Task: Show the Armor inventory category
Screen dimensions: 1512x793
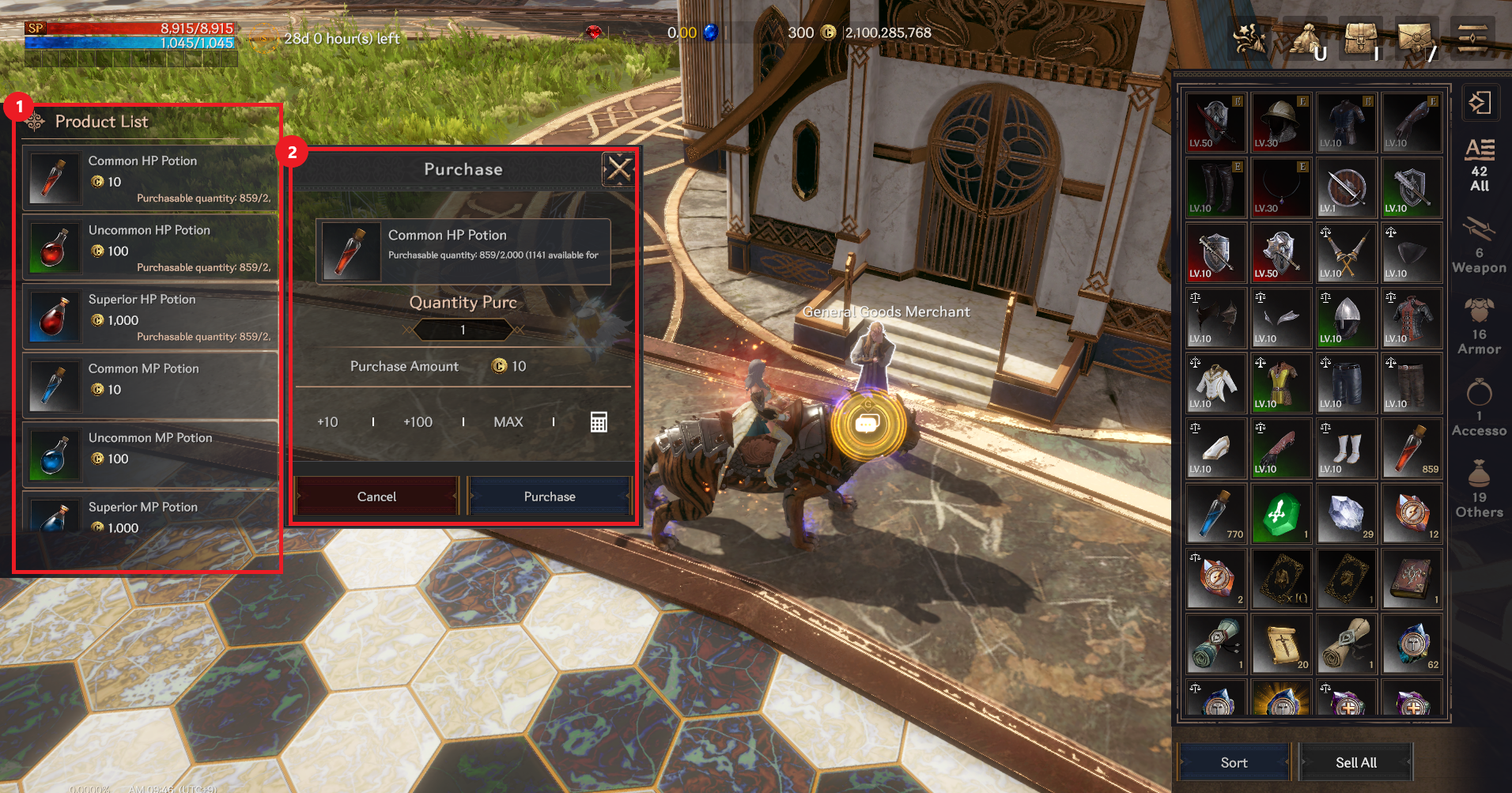Action: pyautogui.click(x=1479, y=327)
